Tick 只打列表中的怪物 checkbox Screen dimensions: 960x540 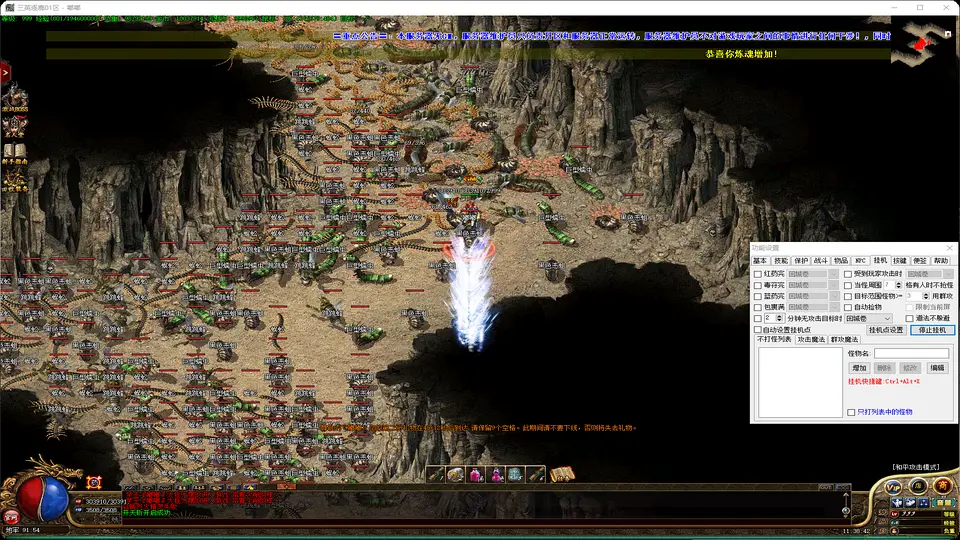(851, 412)
